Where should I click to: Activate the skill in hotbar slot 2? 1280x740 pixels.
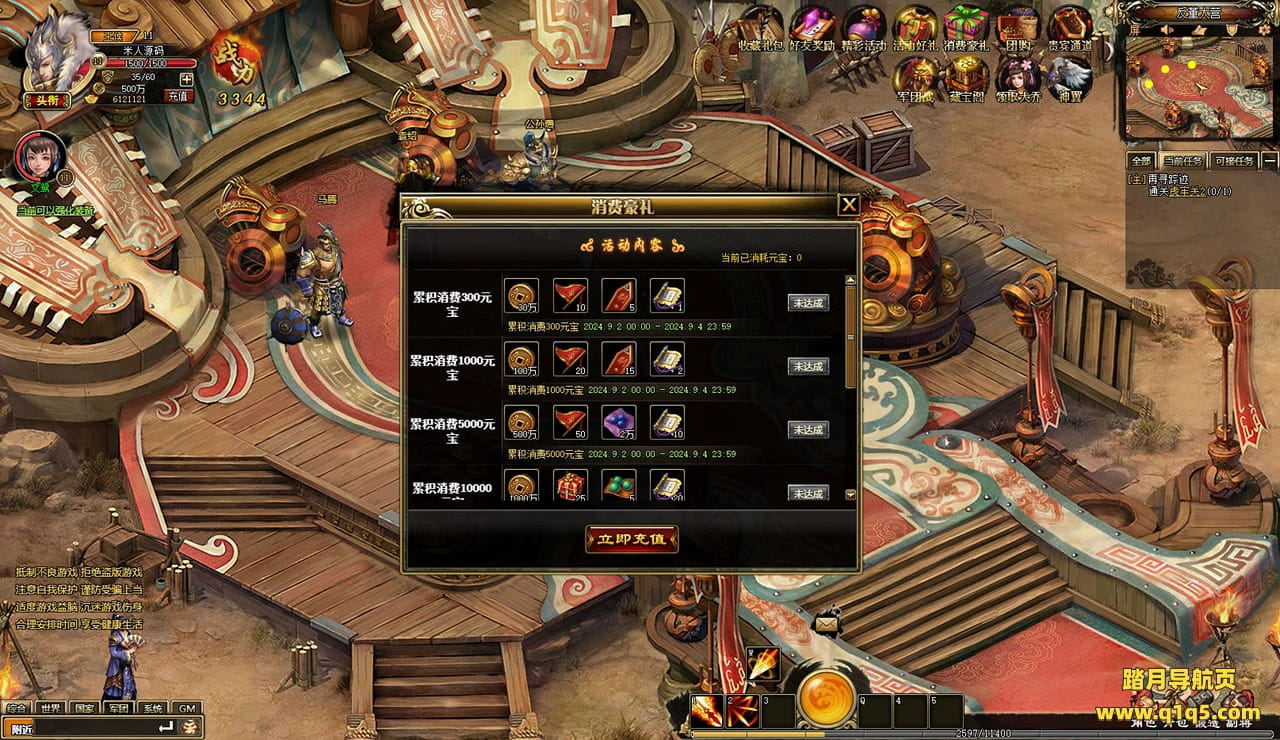741,711
